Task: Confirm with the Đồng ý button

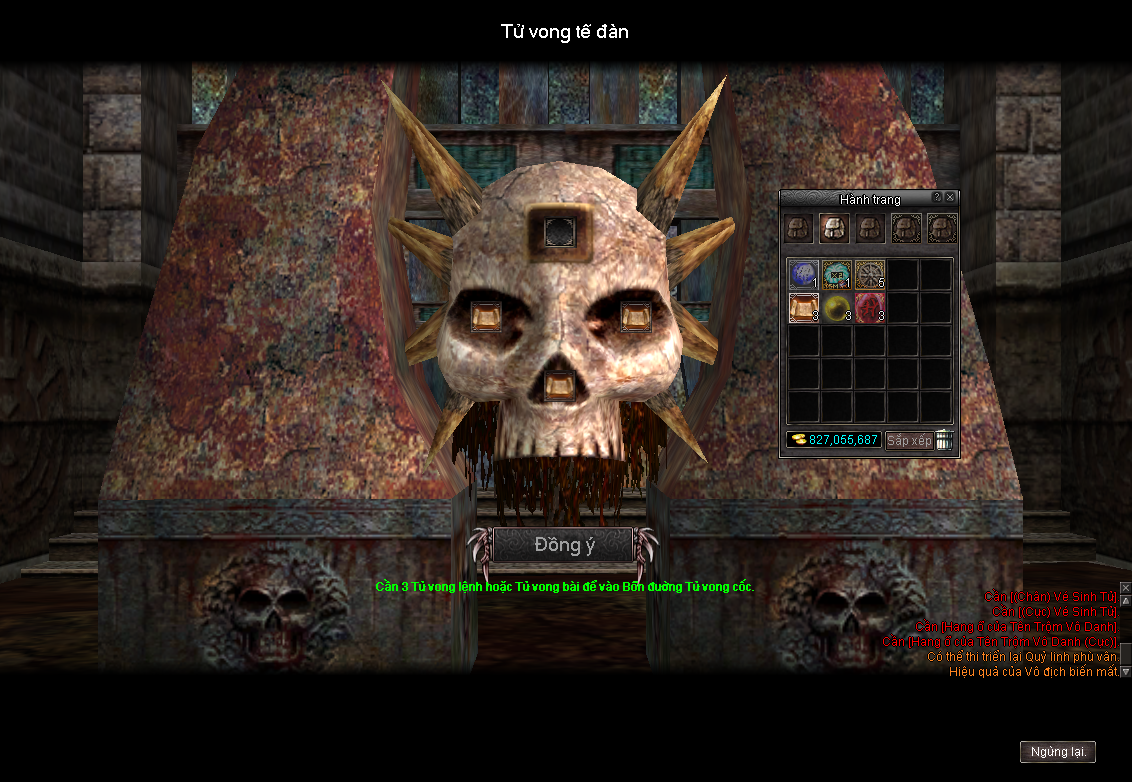Action: (563, 546)
